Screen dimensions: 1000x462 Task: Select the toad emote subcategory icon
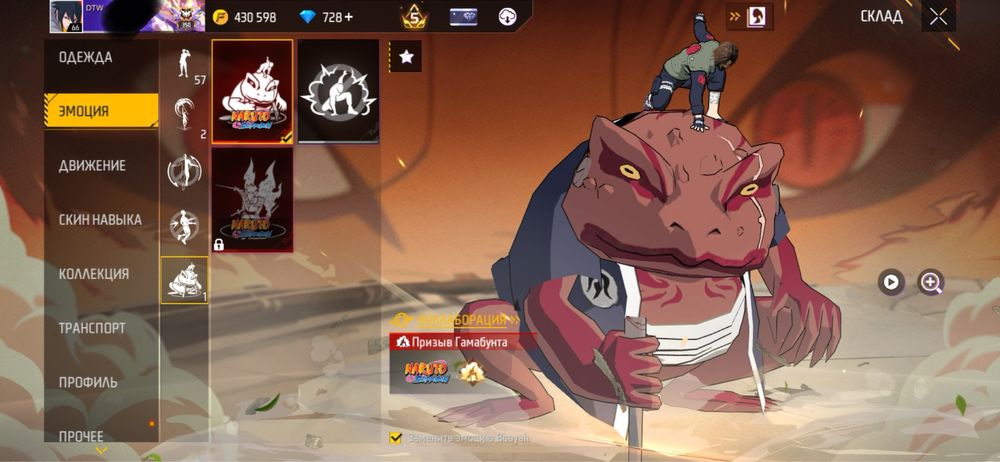[x=184, y=279]
